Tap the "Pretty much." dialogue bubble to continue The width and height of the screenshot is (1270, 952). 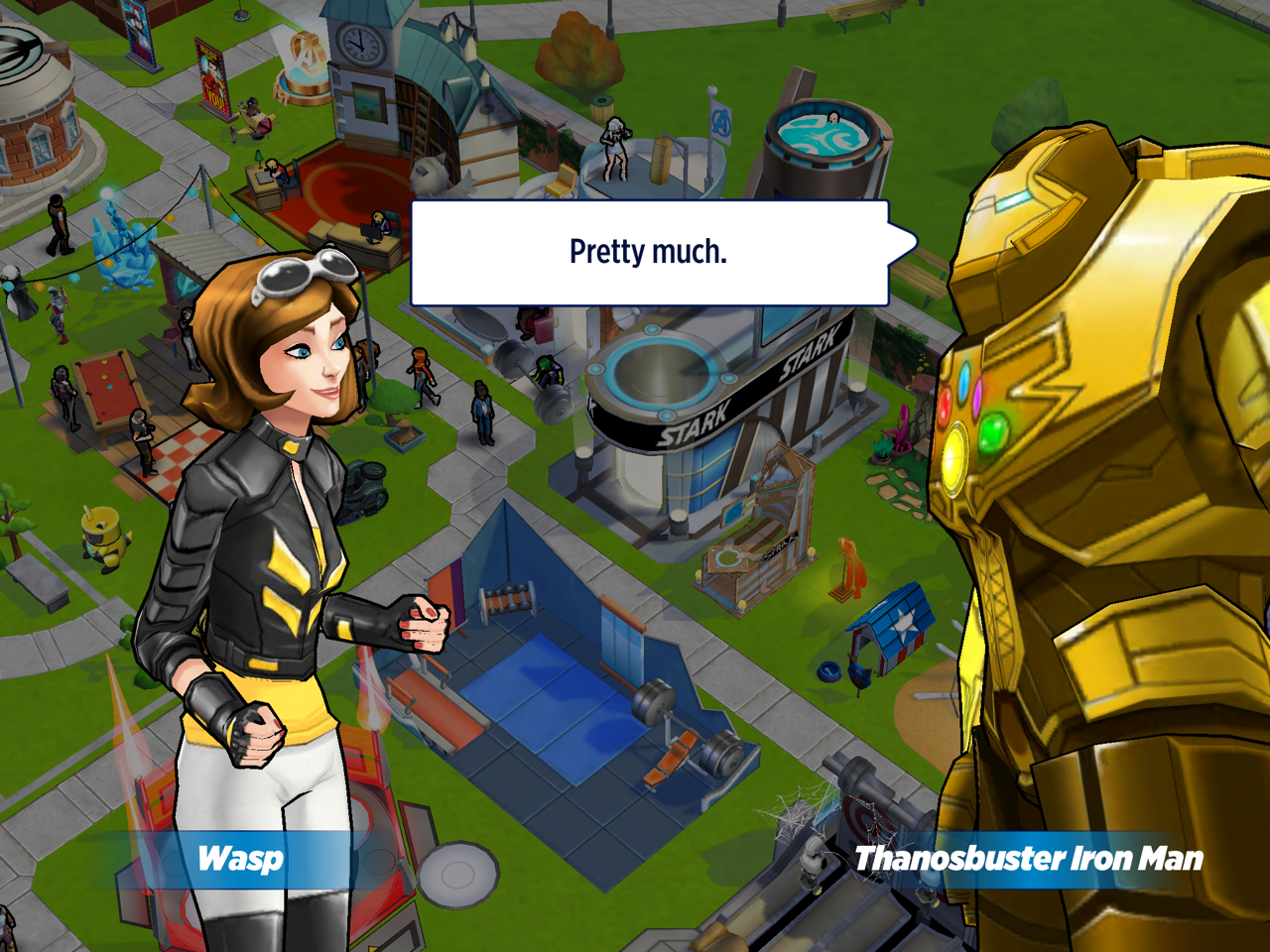point(649,253)
